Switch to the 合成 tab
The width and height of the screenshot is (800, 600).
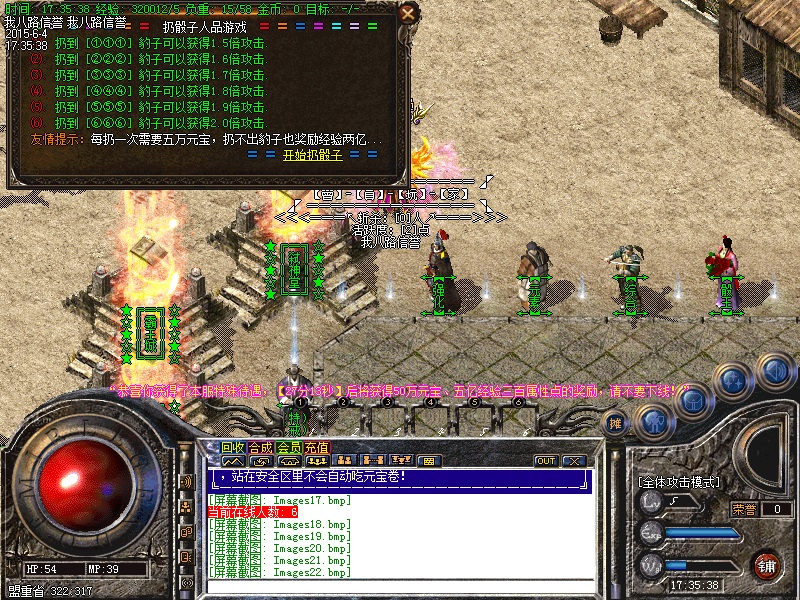point(261,447)
